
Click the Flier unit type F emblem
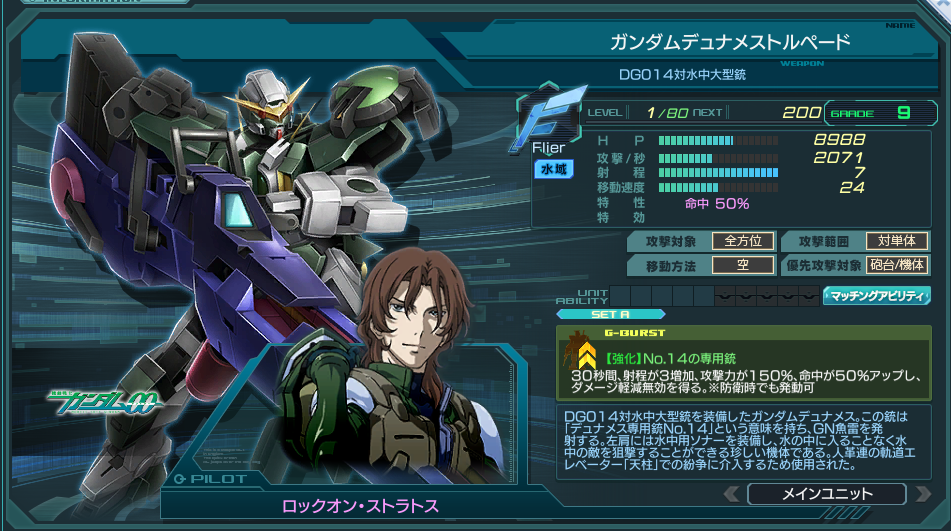(548, 119)
